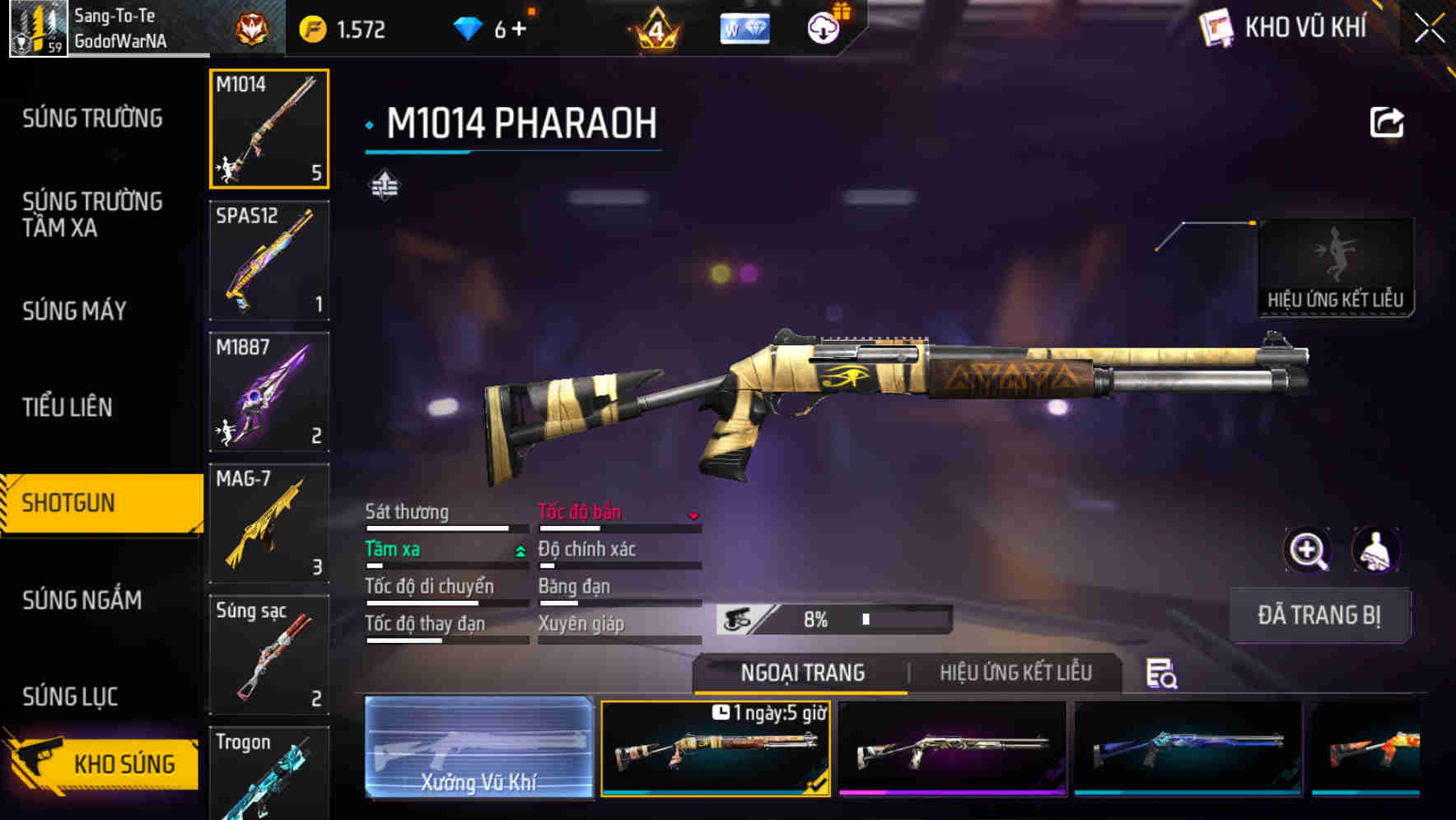Click the share icon next to M1014 PHARAOH
1456x820 pixels.
point(1388,122)
